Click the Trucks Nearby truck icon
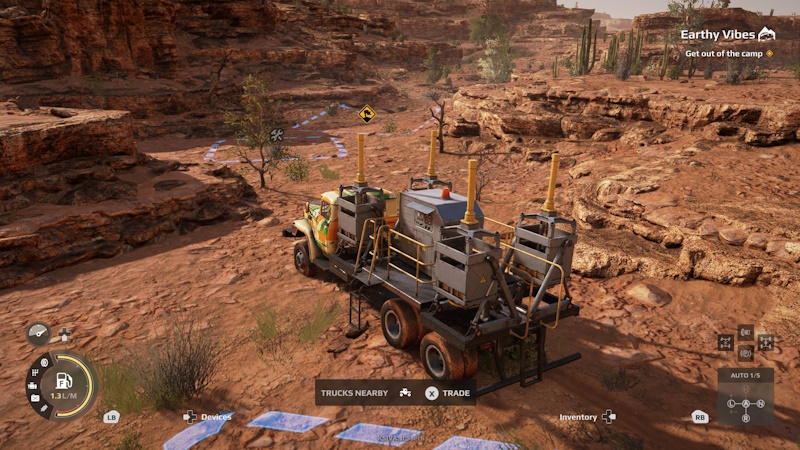 pyautogui.click(x=405, y=393)
